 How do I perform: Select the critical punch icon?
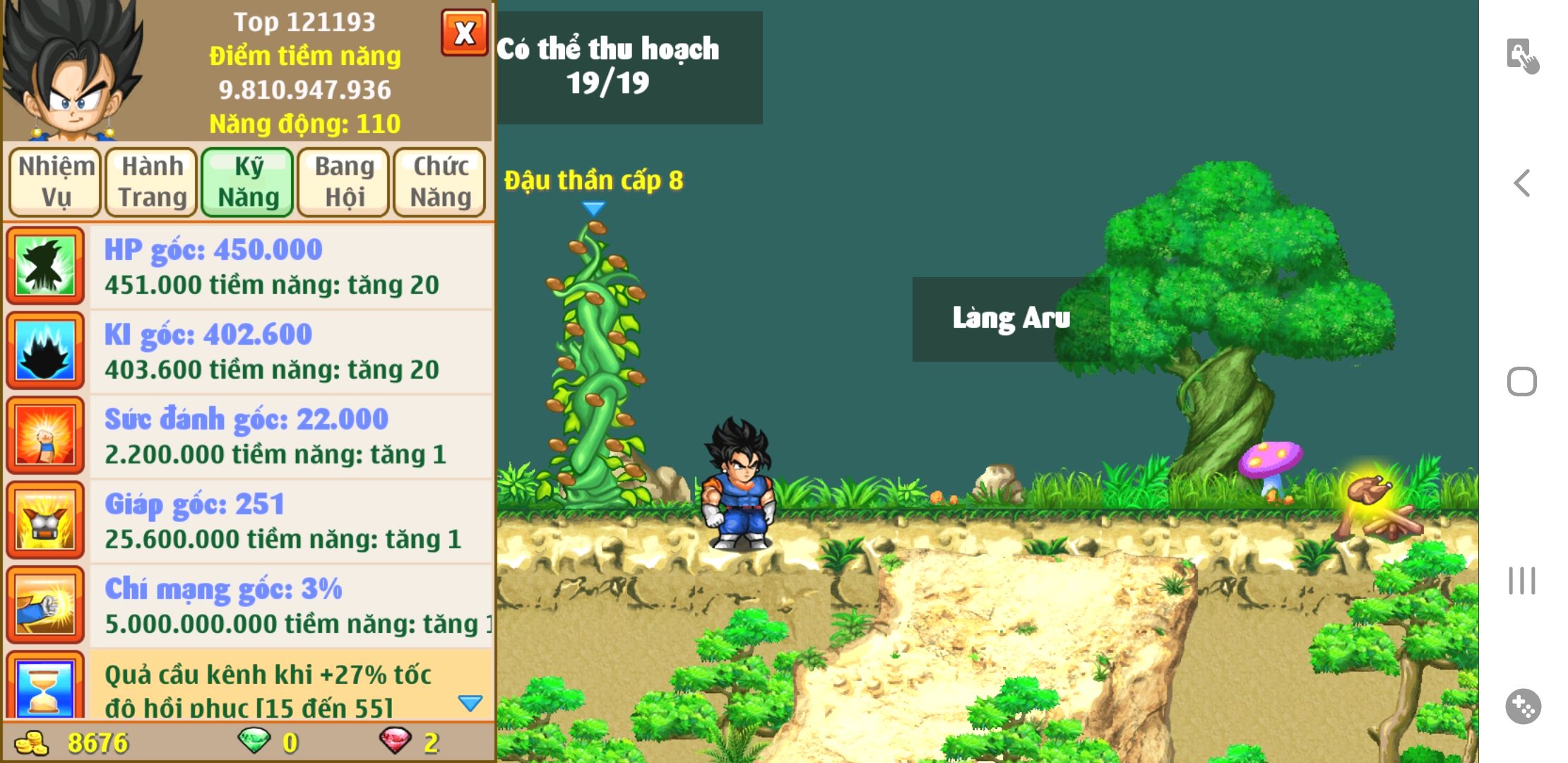pyautogui.click(x=45, y=605)
